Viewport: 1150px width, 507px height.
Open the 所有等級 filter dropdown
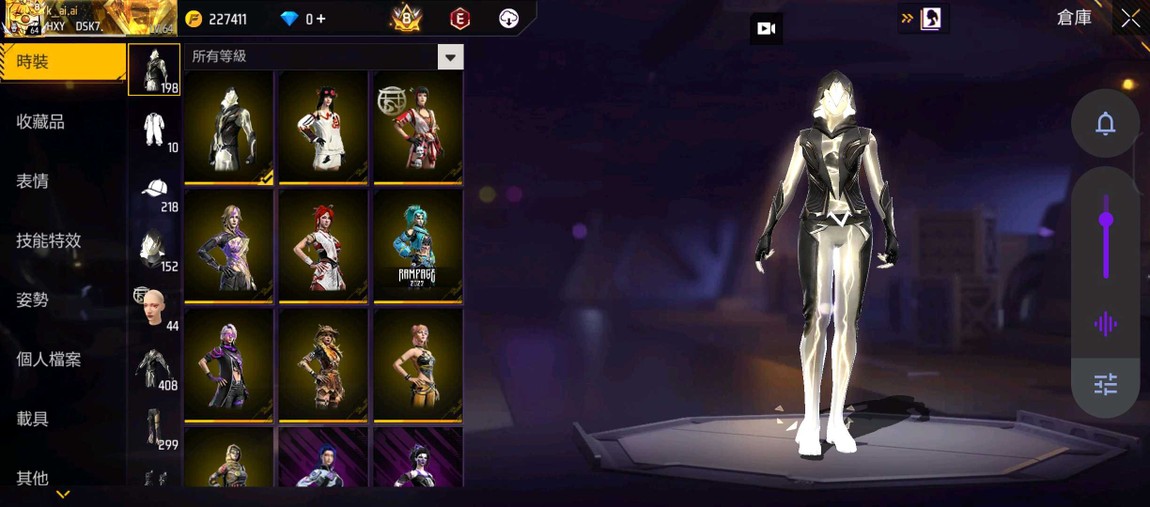point(450,57)
